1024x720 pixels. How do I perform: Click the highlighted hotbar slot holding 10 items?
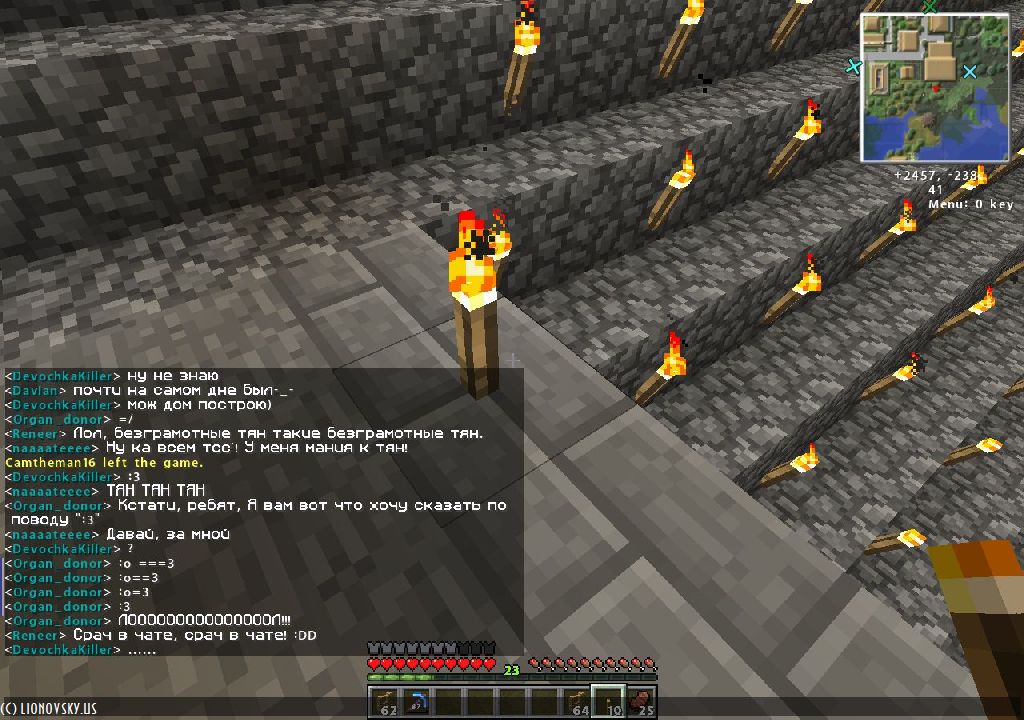click(609, 702)
